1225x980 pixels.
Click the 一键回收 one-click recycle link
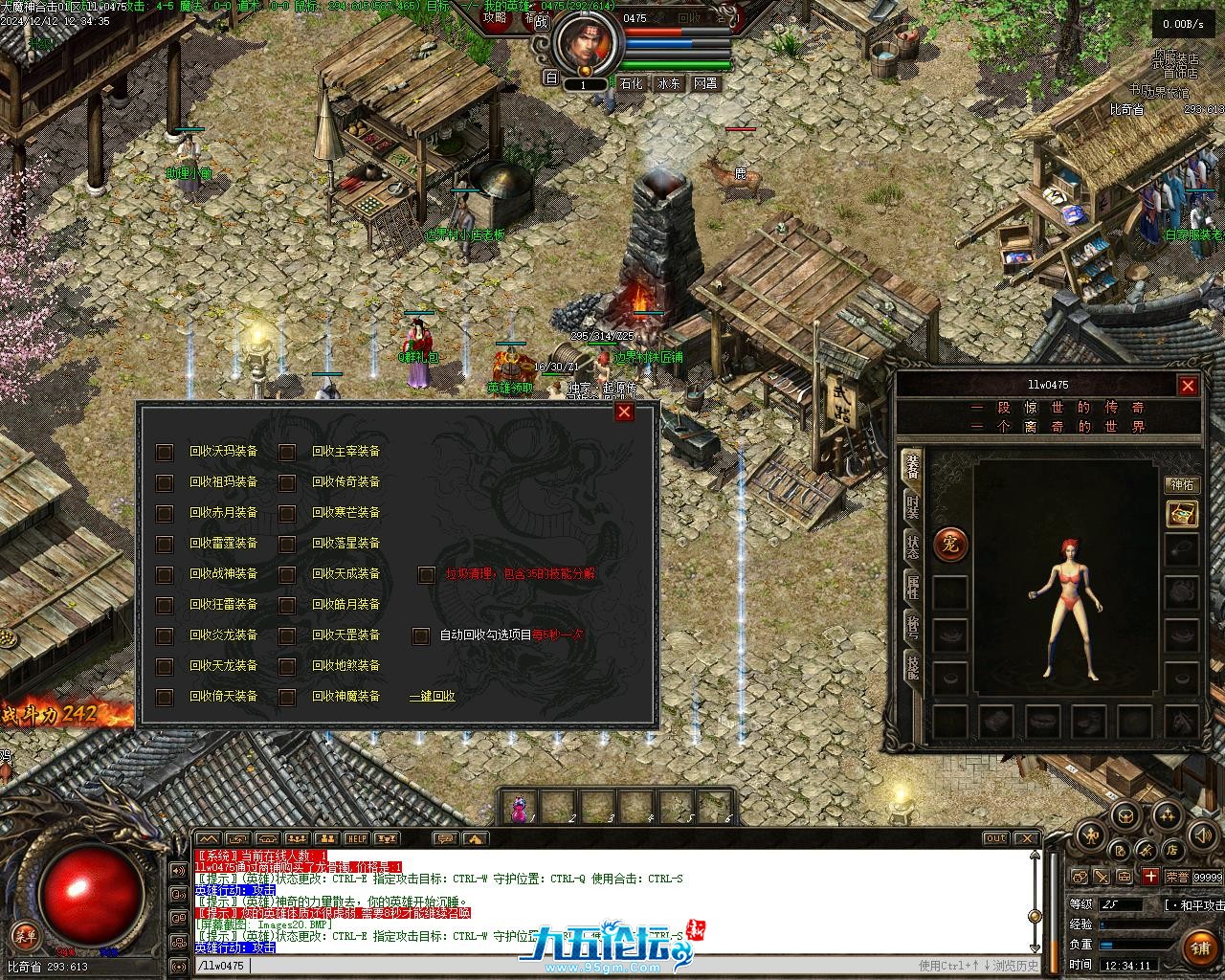point(433,697)
